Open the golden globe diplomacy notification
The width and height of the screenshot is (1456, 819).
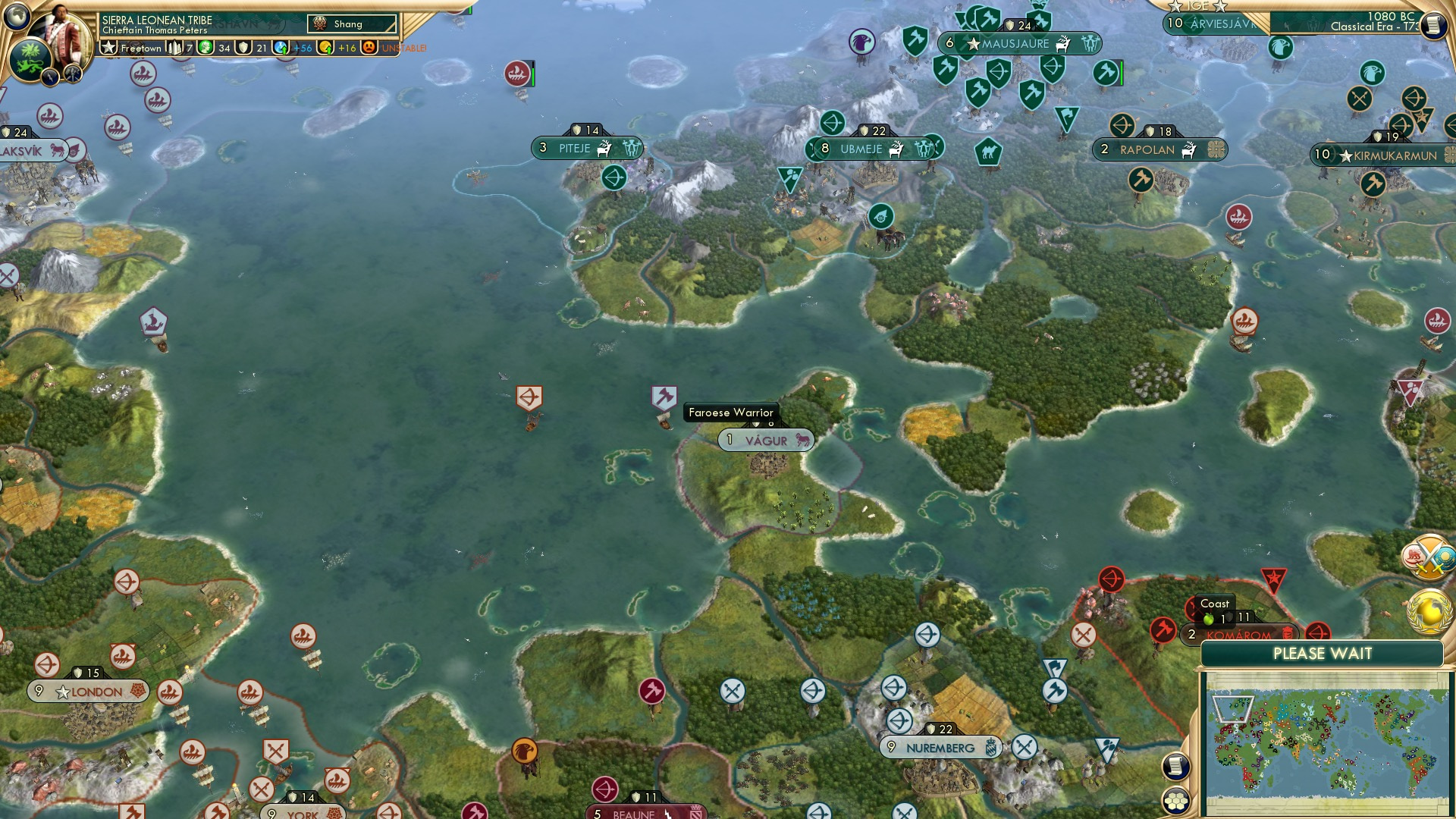(x=1429, y=610)
